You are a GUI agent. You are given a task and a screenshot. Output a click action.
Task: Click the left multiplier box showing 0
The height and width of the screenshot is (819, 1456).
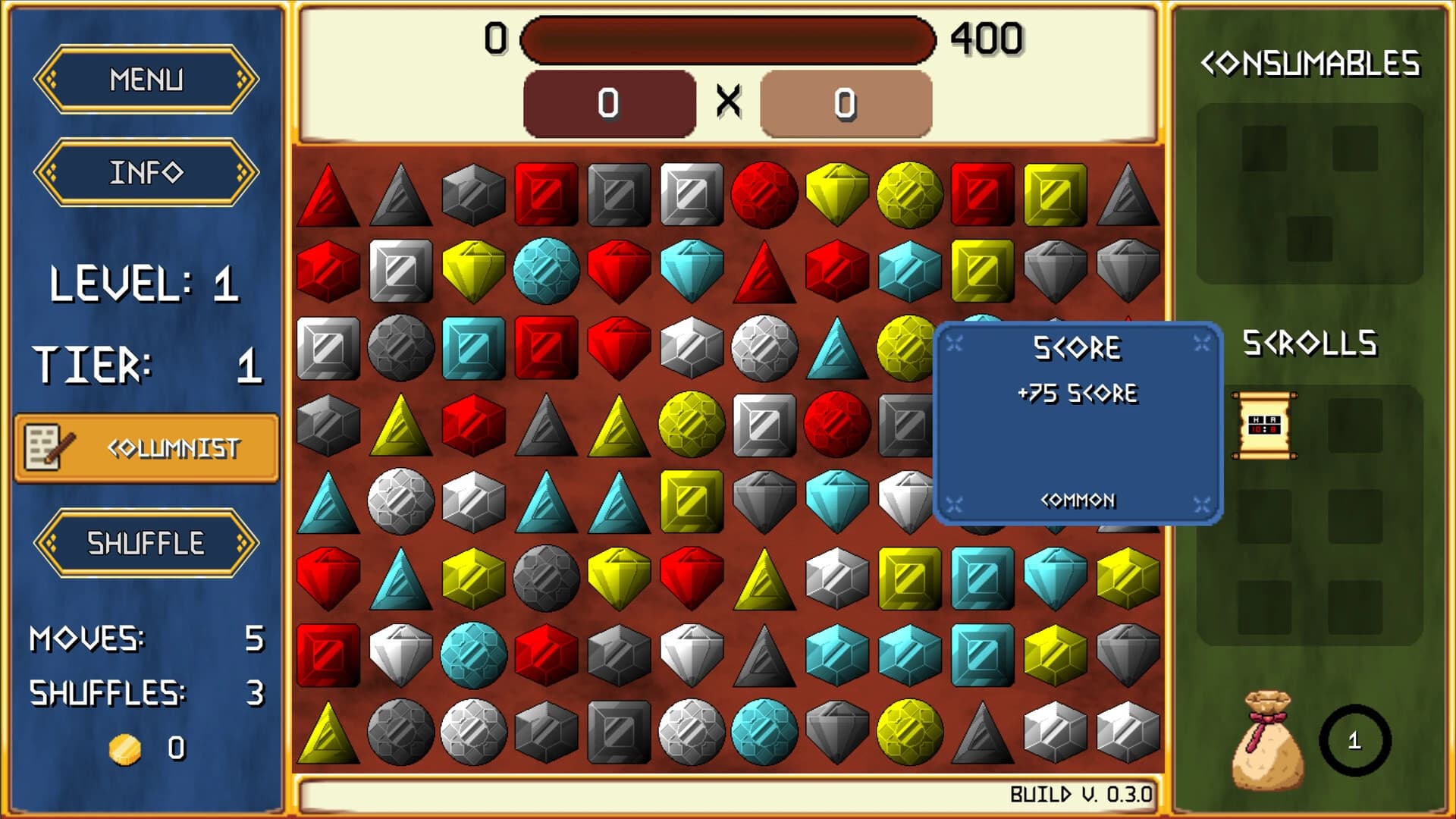coord(610,105)
